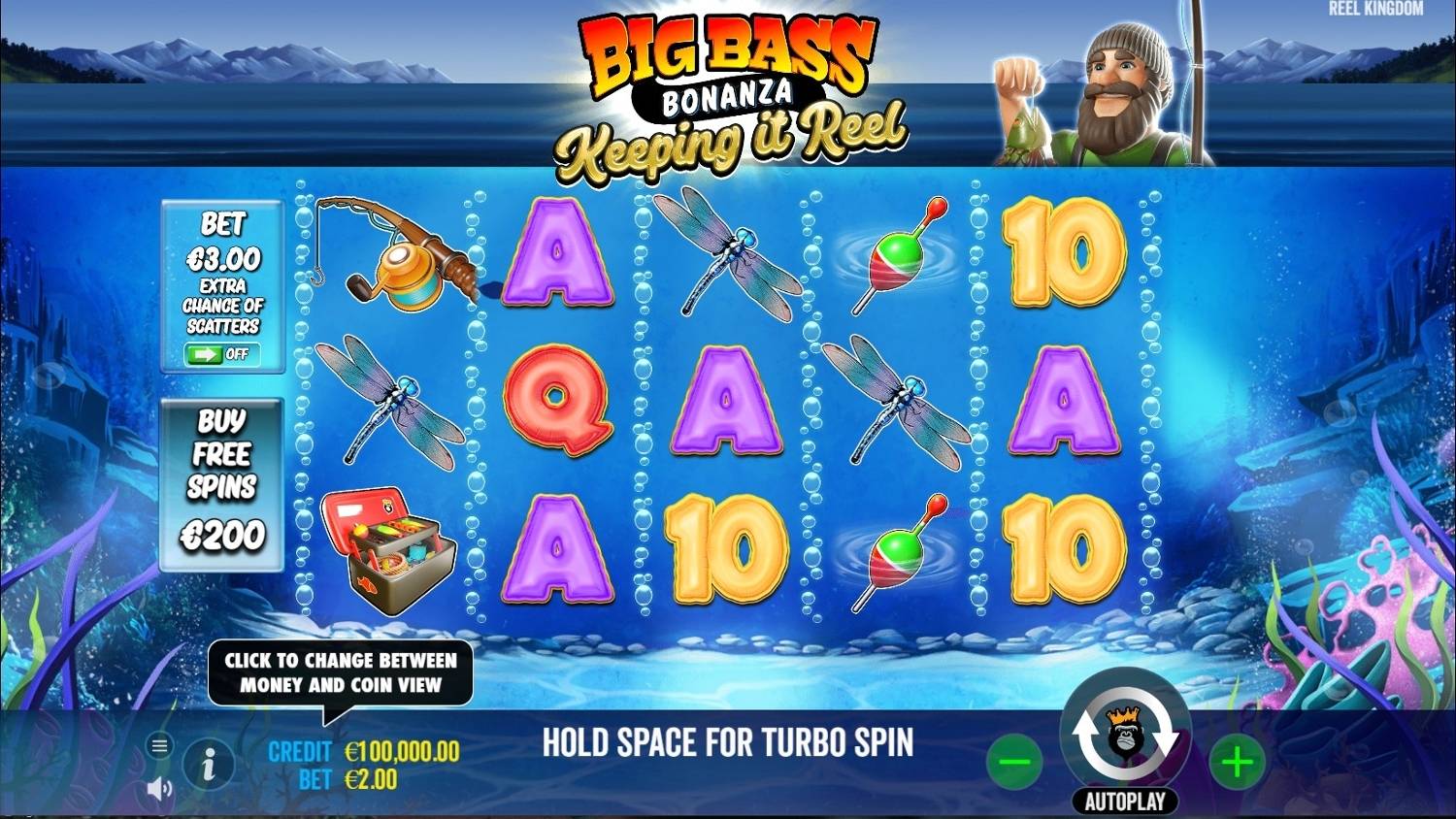1456x819 pixels.
Task: Open the game menu via hamburger icon
Action: 157,747
